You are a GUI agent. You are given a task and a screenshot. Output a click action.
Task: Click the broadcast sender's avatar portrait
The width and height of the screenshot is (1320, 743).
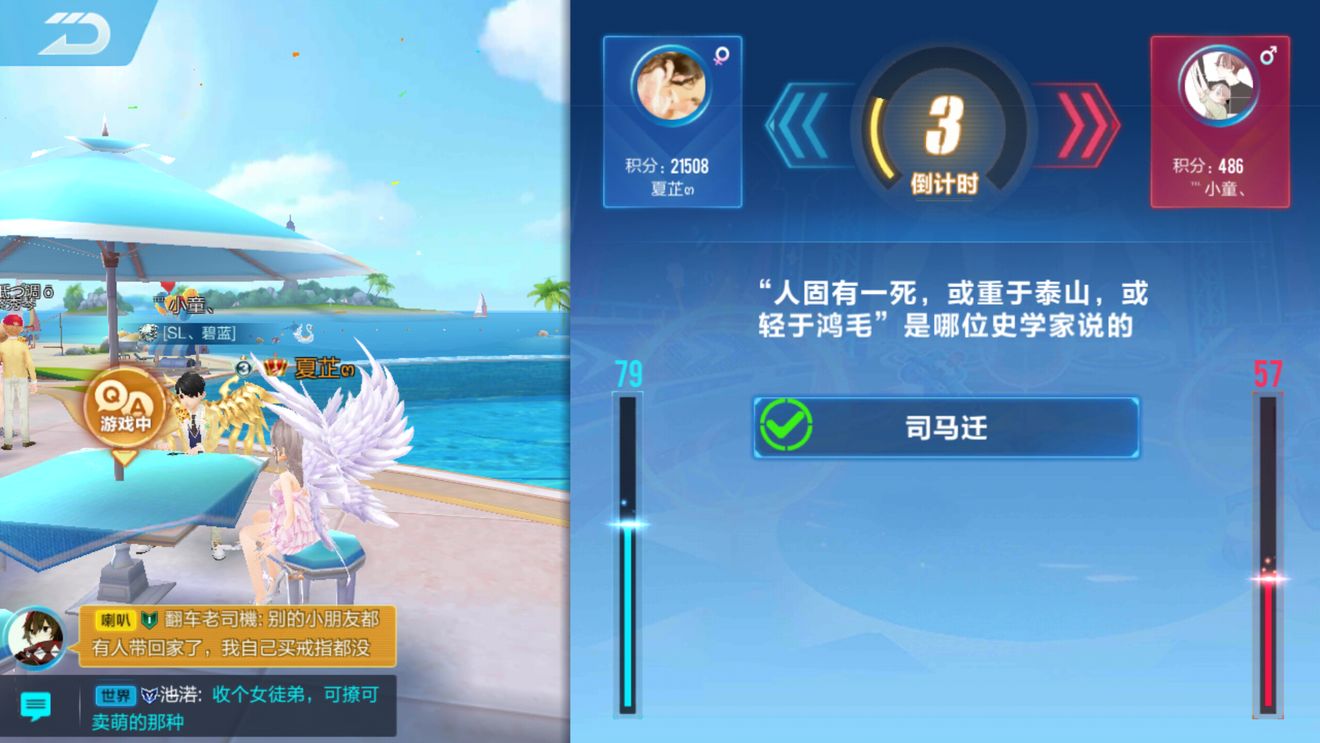click(x=37, y=636)
